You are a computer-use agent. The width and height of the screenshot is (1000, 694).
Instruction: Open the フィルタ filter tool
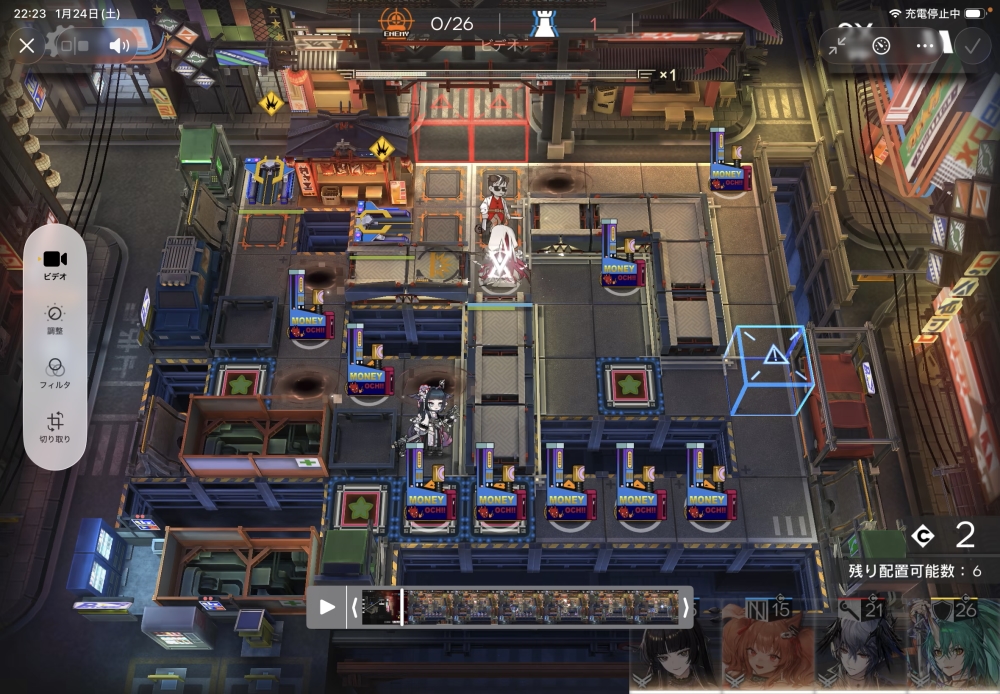tap(55, 373)
